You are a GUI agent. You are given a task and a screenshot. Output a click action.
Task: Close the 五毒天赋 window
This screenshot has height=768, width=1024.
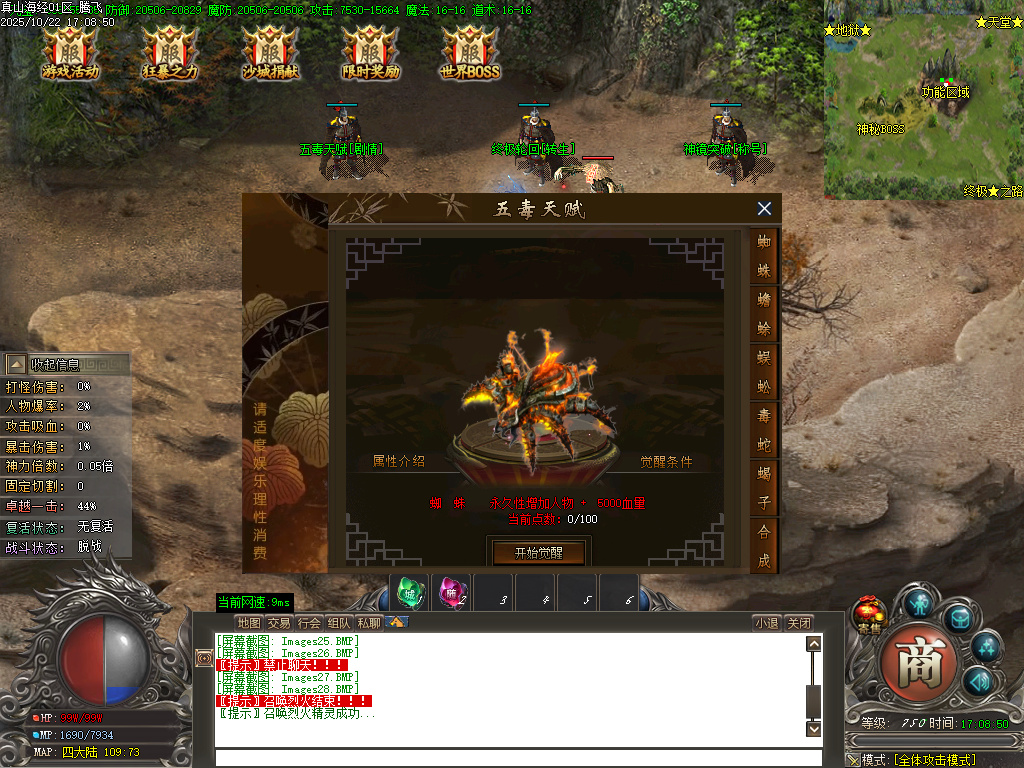764,209
